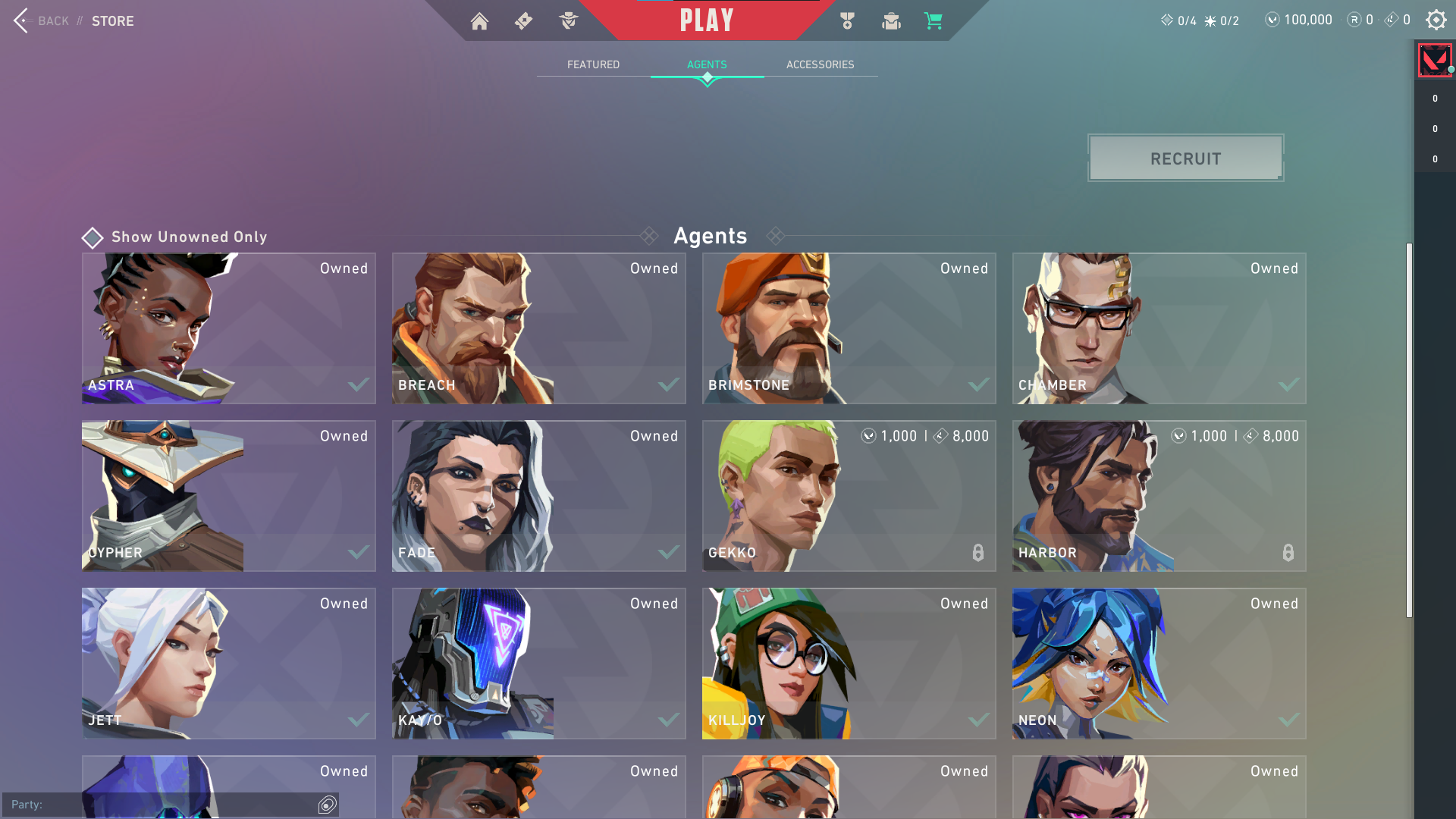
Task: Switch to the Featured tab
Action: tap(593, 64)
